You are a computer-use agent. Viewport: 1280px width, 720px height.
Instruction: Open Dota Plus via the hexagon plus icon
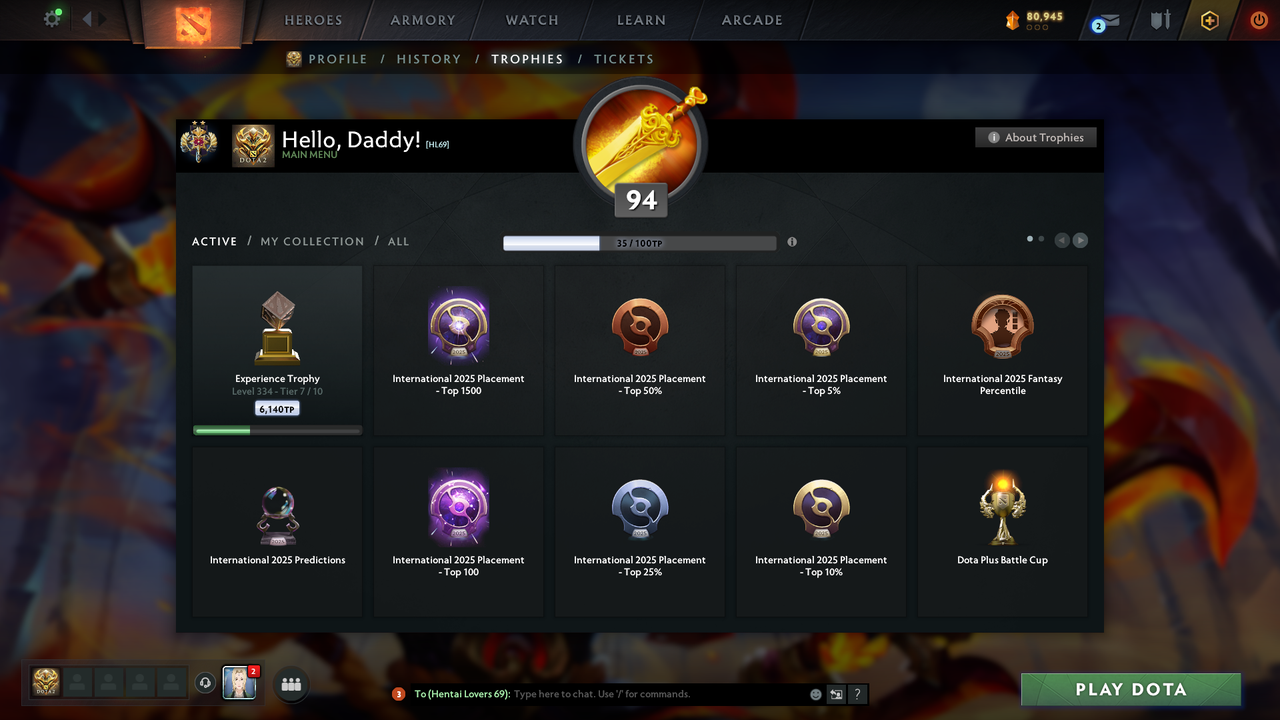(1209, 20)
